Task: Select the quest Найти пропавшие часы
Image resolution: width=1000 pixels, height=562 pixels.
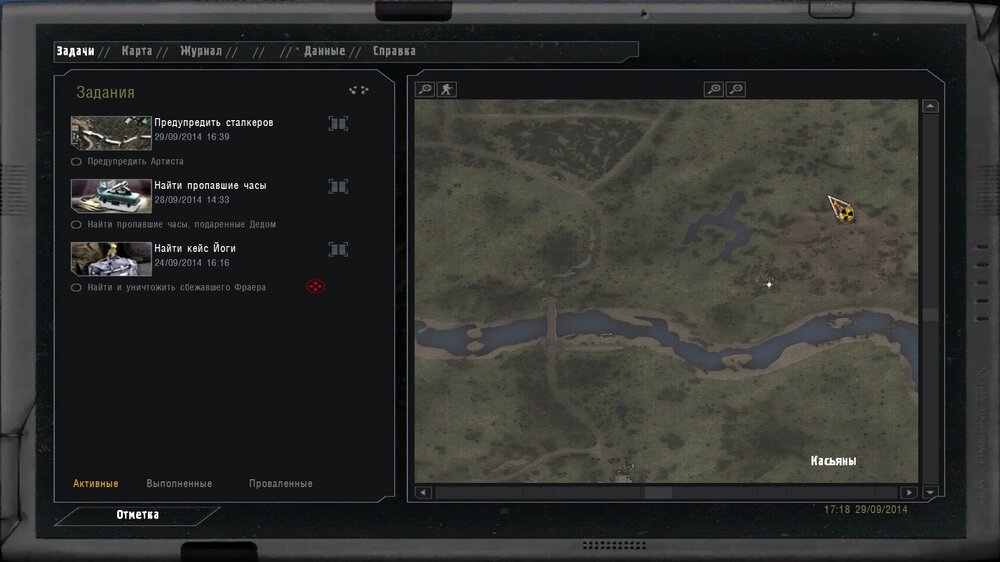Action: point(210,186)
